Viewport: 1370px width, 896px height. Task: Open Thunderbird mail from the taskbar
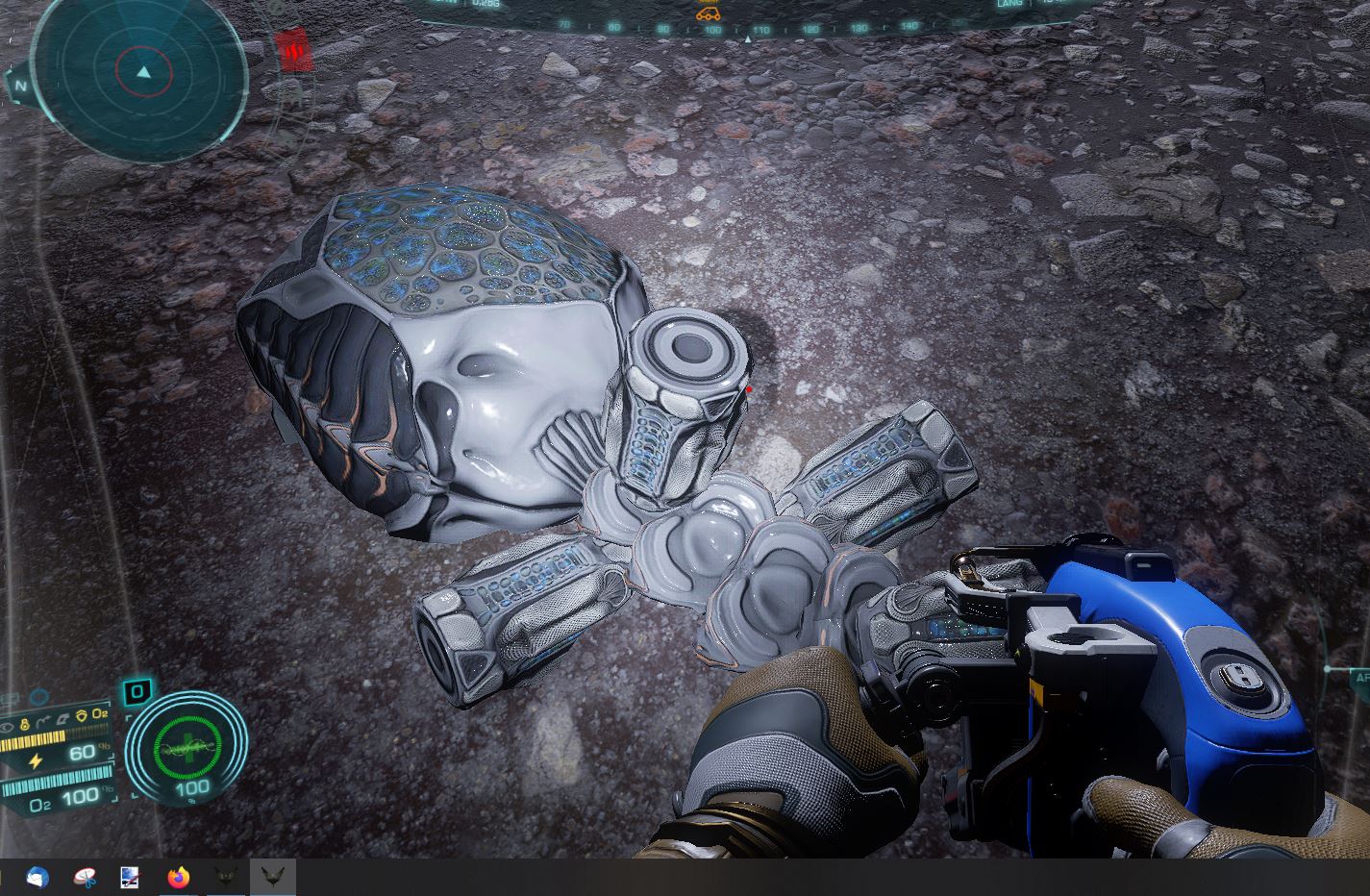coord(37,877)
